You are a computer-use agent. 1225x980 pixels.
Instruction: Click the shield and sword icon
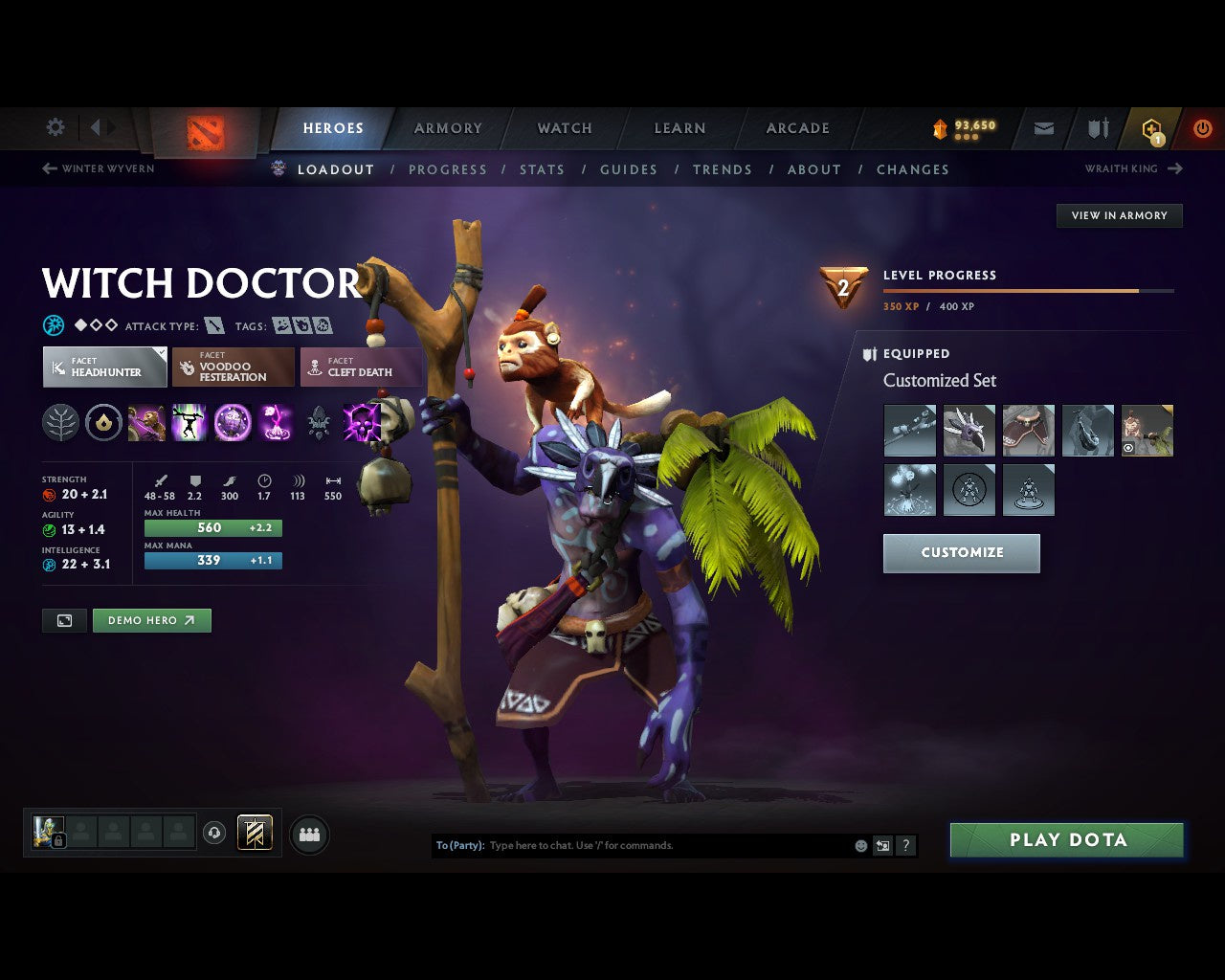(x=1096, y=128)
